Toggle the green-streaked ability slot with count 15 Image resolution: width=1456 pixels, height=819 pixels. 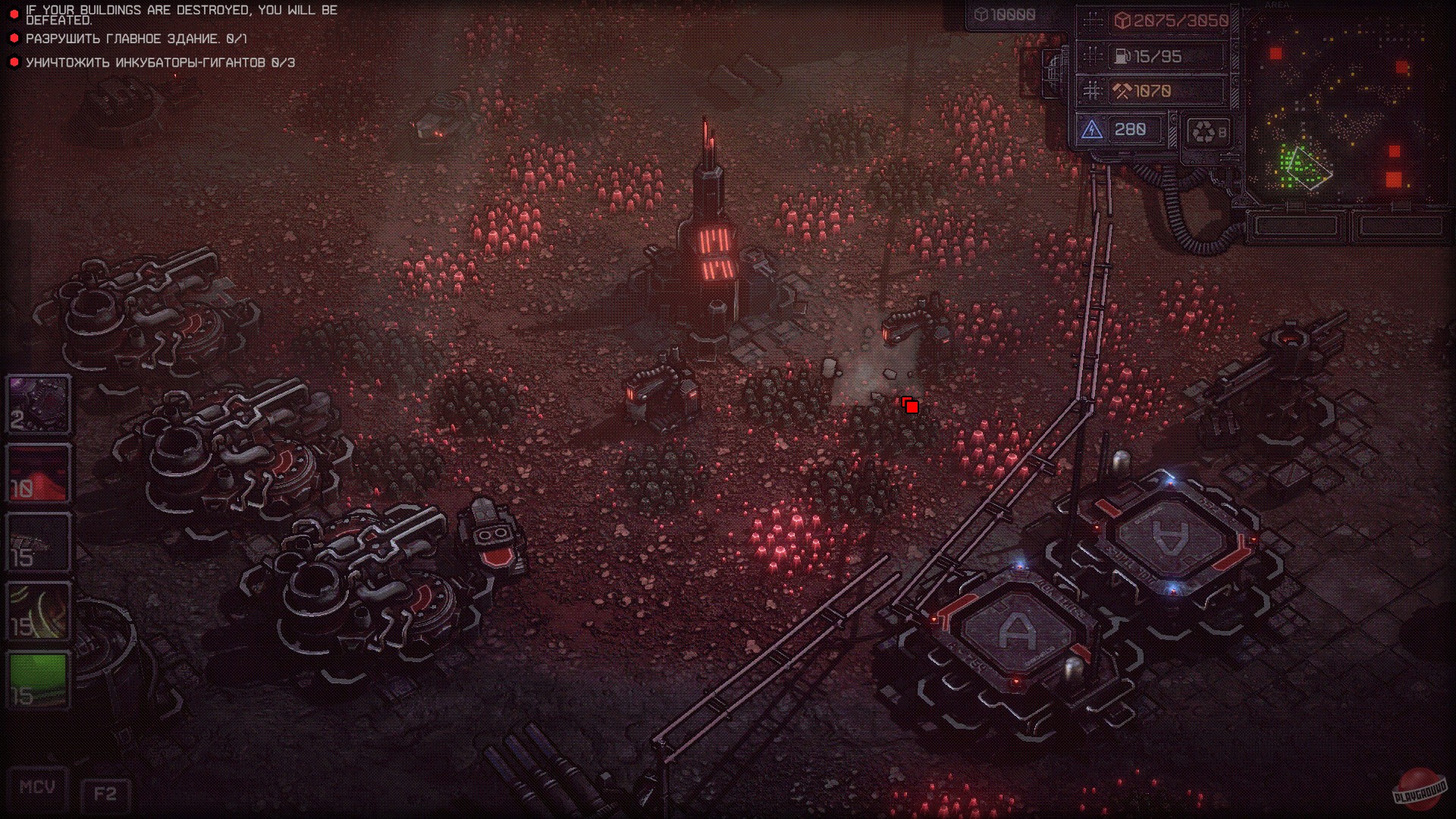click(37, 611)
